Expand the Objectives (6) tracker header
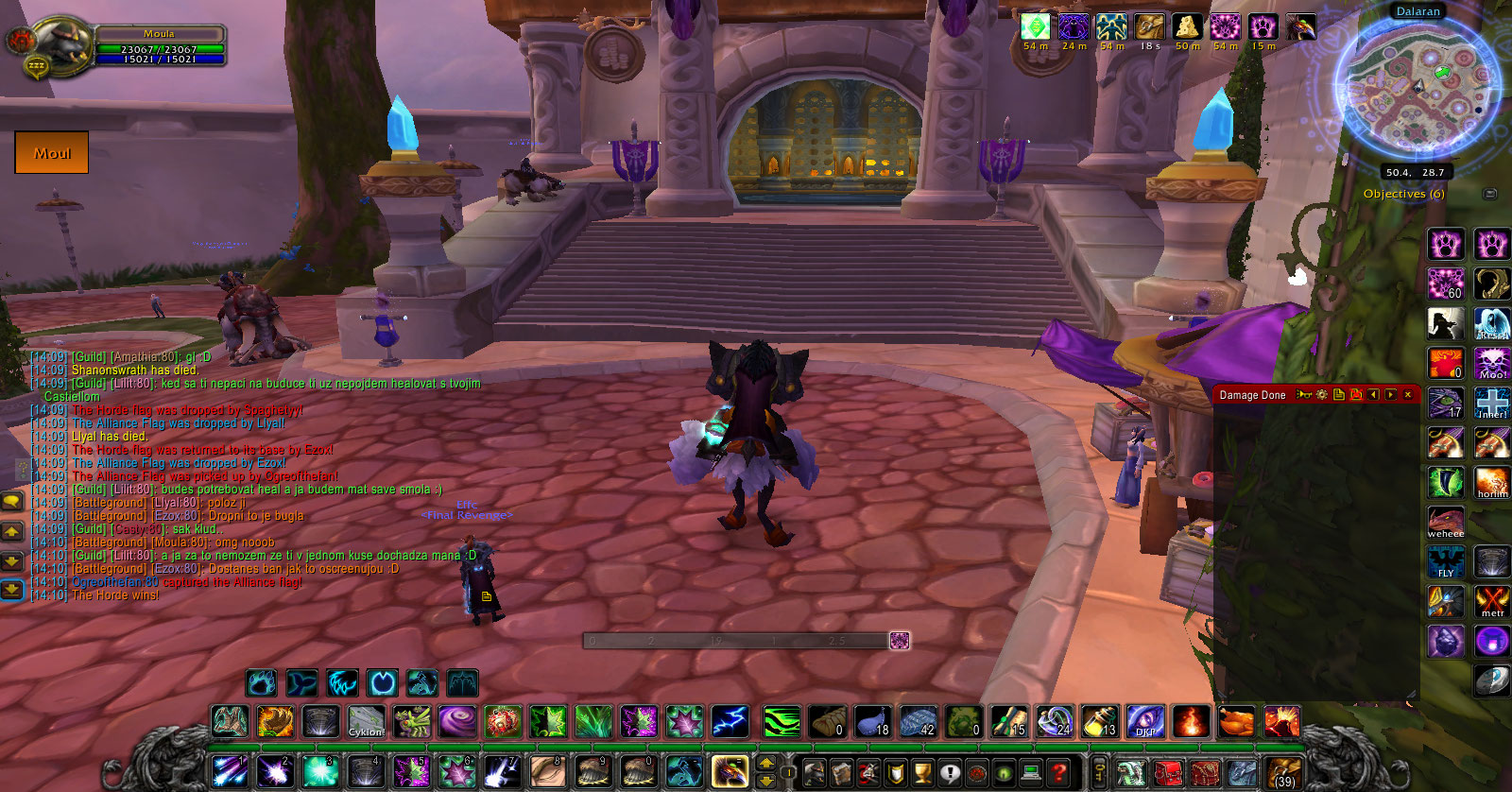 (x=1403, y=194)
